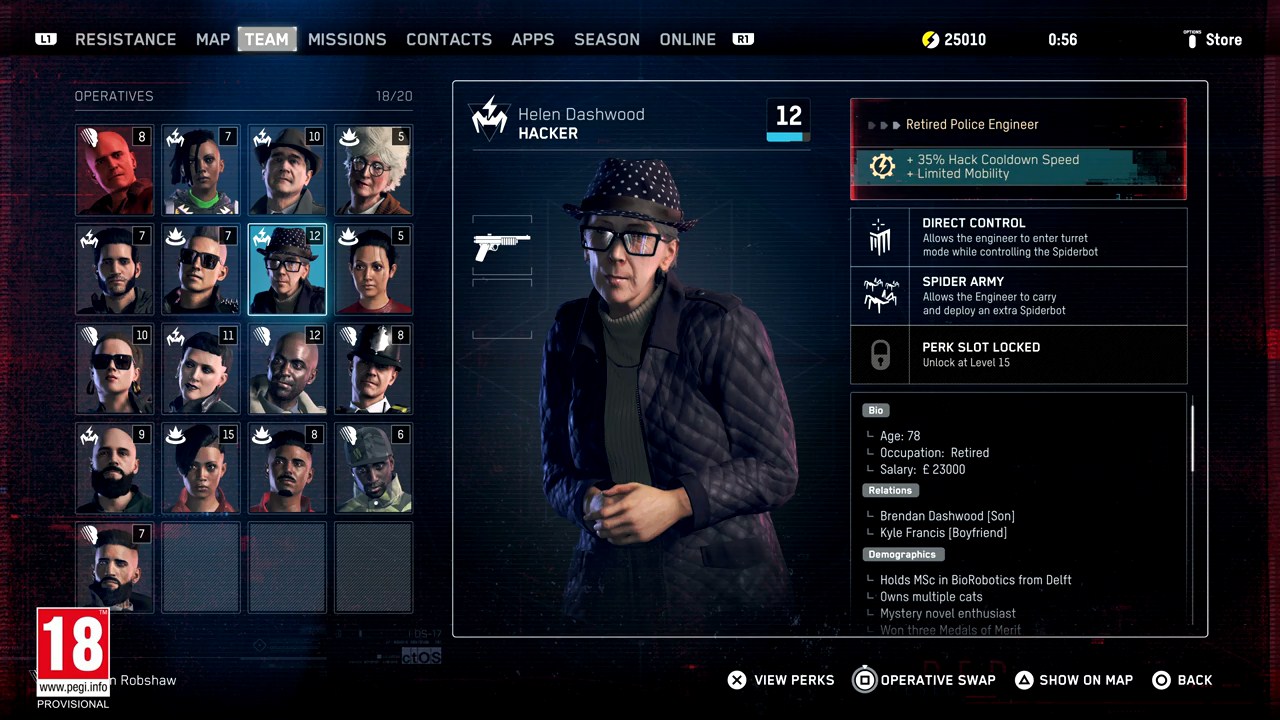This screenshot has width=1280, height=720.
Task: Select the police officer operative in cap
Action: point(373,369)
